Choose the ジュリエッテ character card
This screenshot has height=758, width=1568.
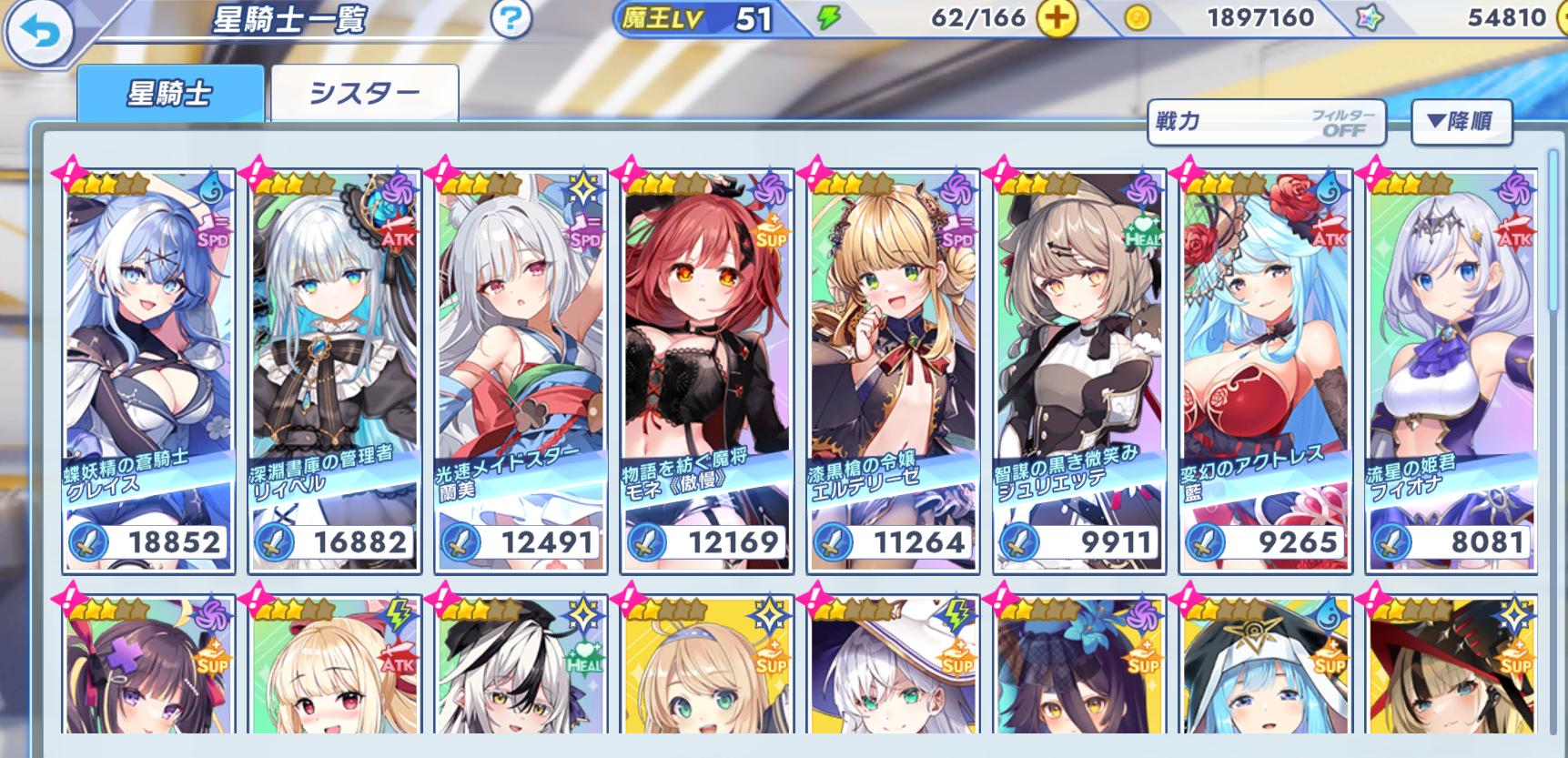pos(1079,371)
